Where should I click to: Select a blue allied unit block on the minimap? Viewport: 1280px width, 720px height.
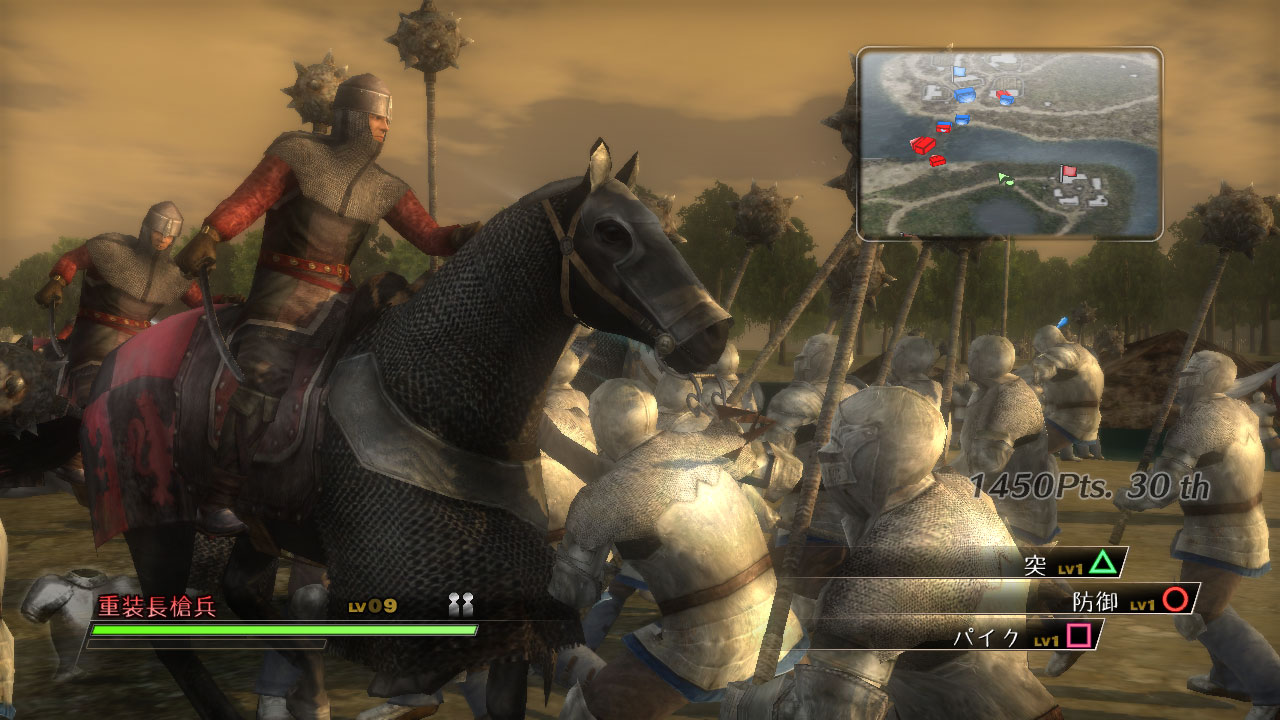click(x=965, y=96)
